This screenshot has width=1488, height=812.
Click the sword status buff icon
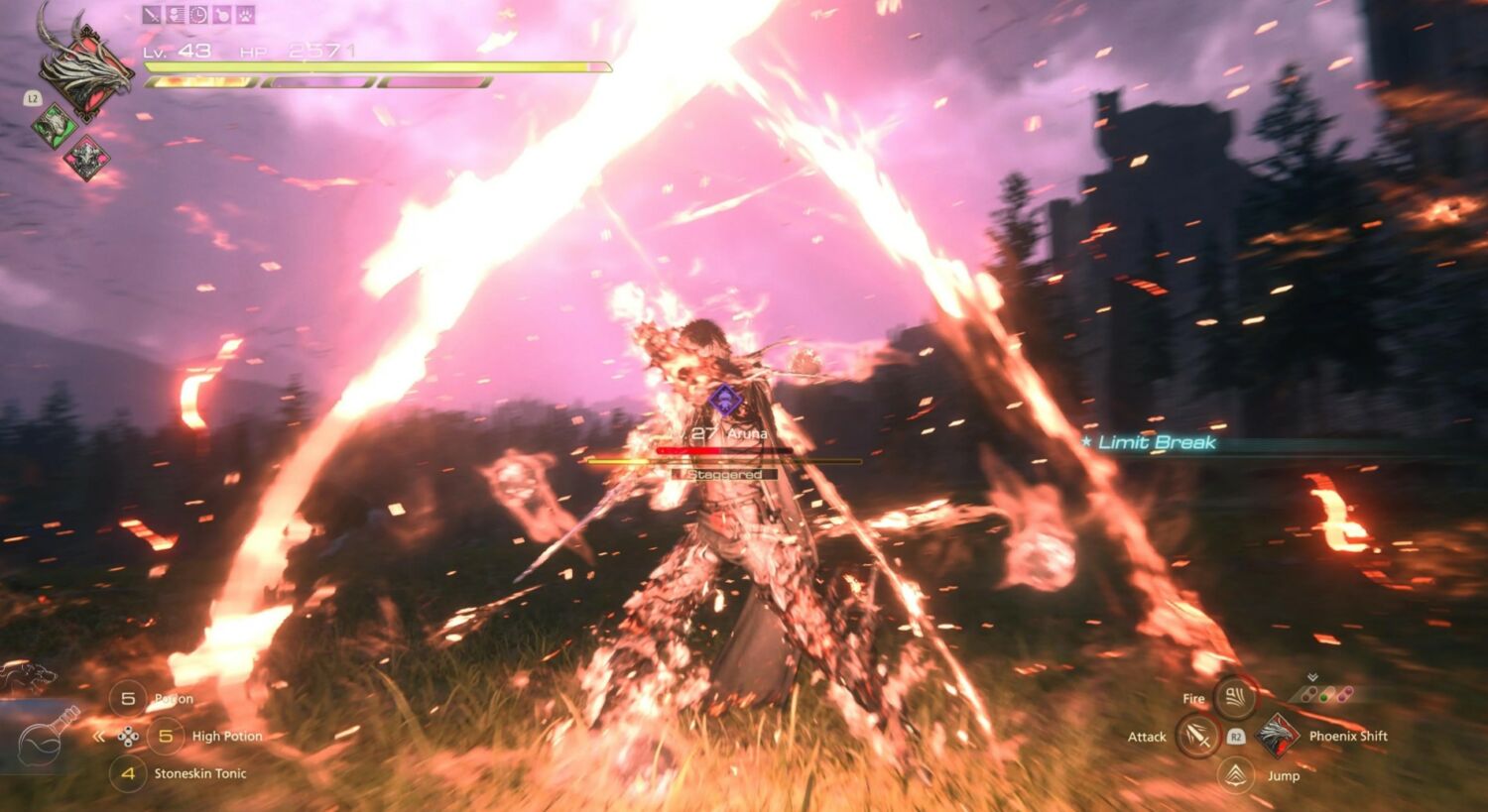(x=152, y=15)
